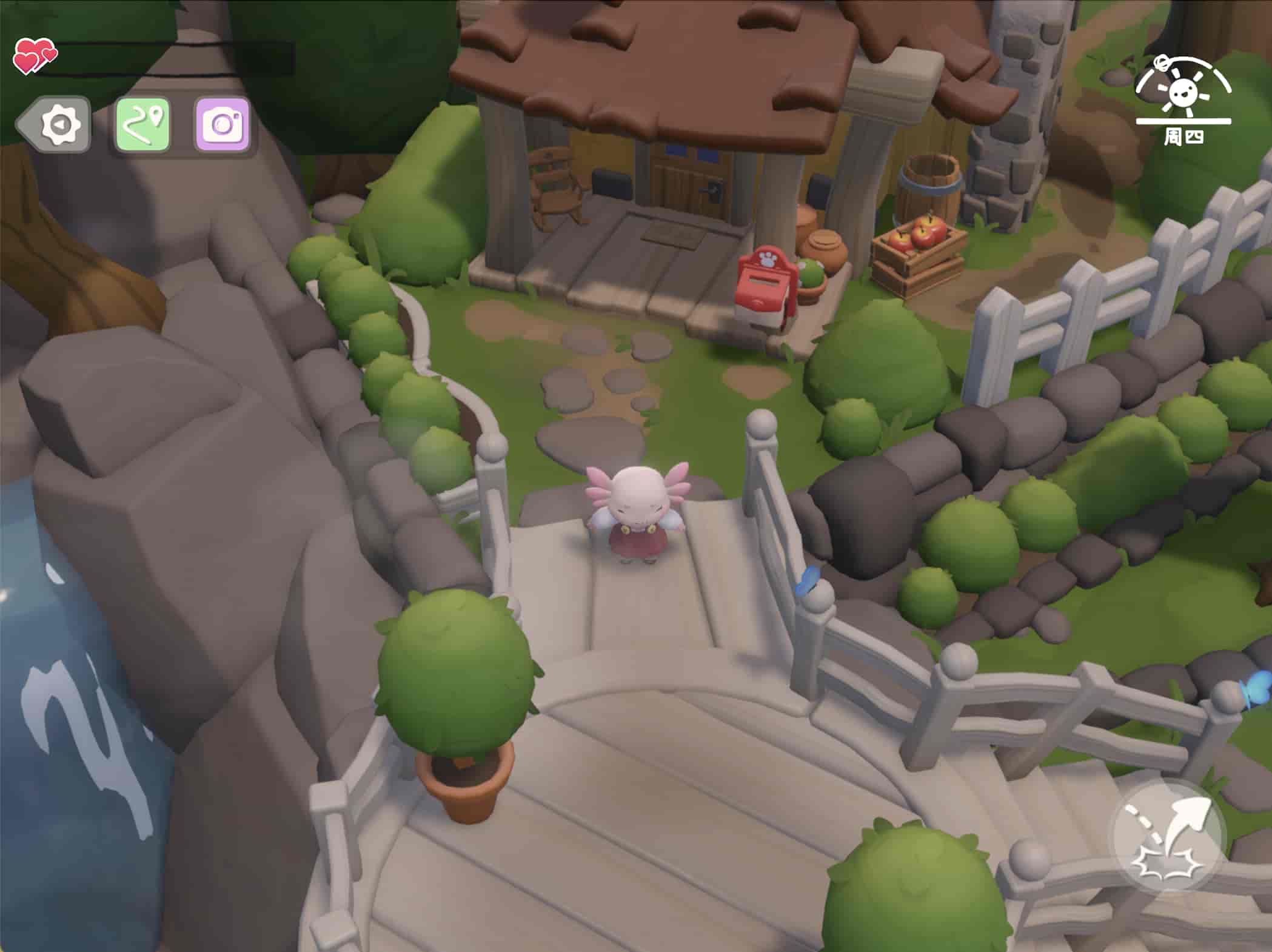Click the sun day-time indicator
The height and width of the screenshot is (952, 1272).
pos(1182,92)
